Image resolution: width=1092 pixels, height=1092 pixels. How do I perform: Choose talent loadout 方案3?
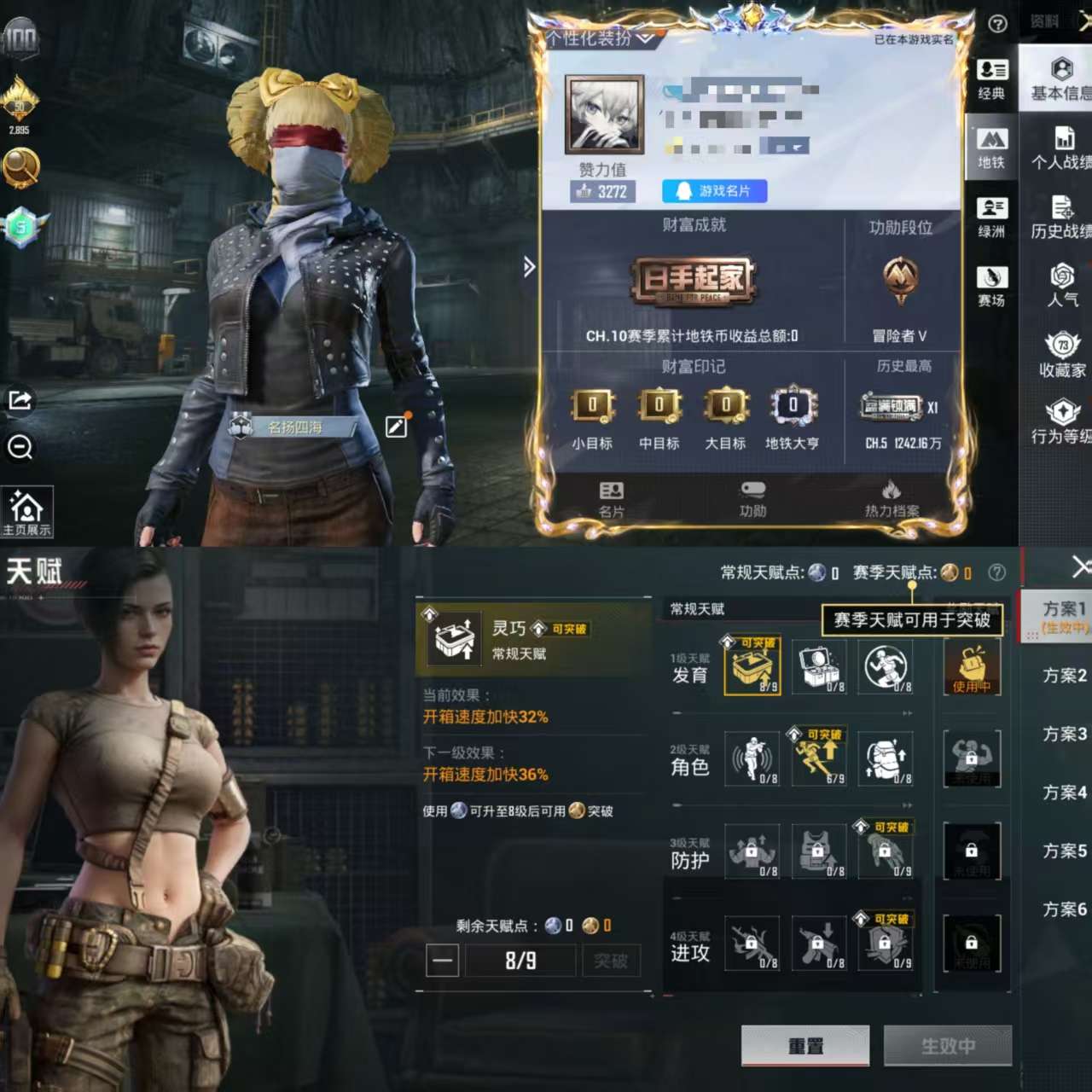click(x=1064, y=734)
